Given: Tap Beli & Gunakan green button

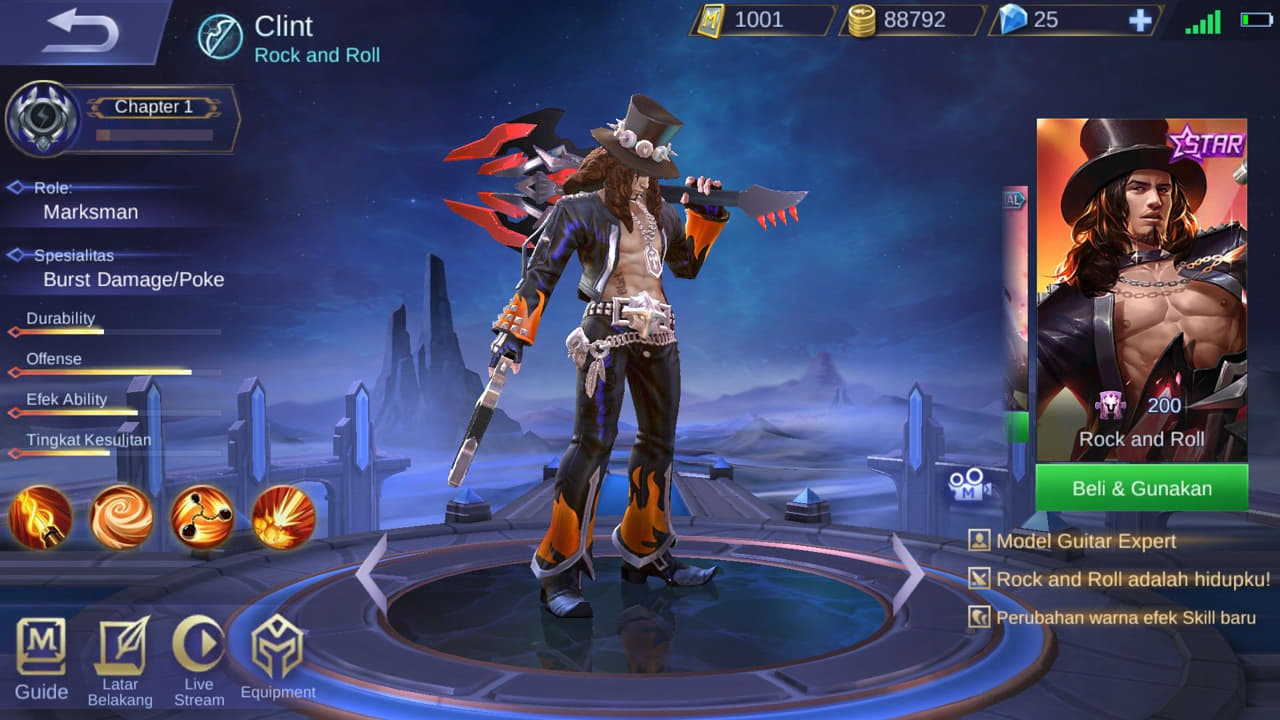Looking at the screenshot, I should [x=1141, y=488].
